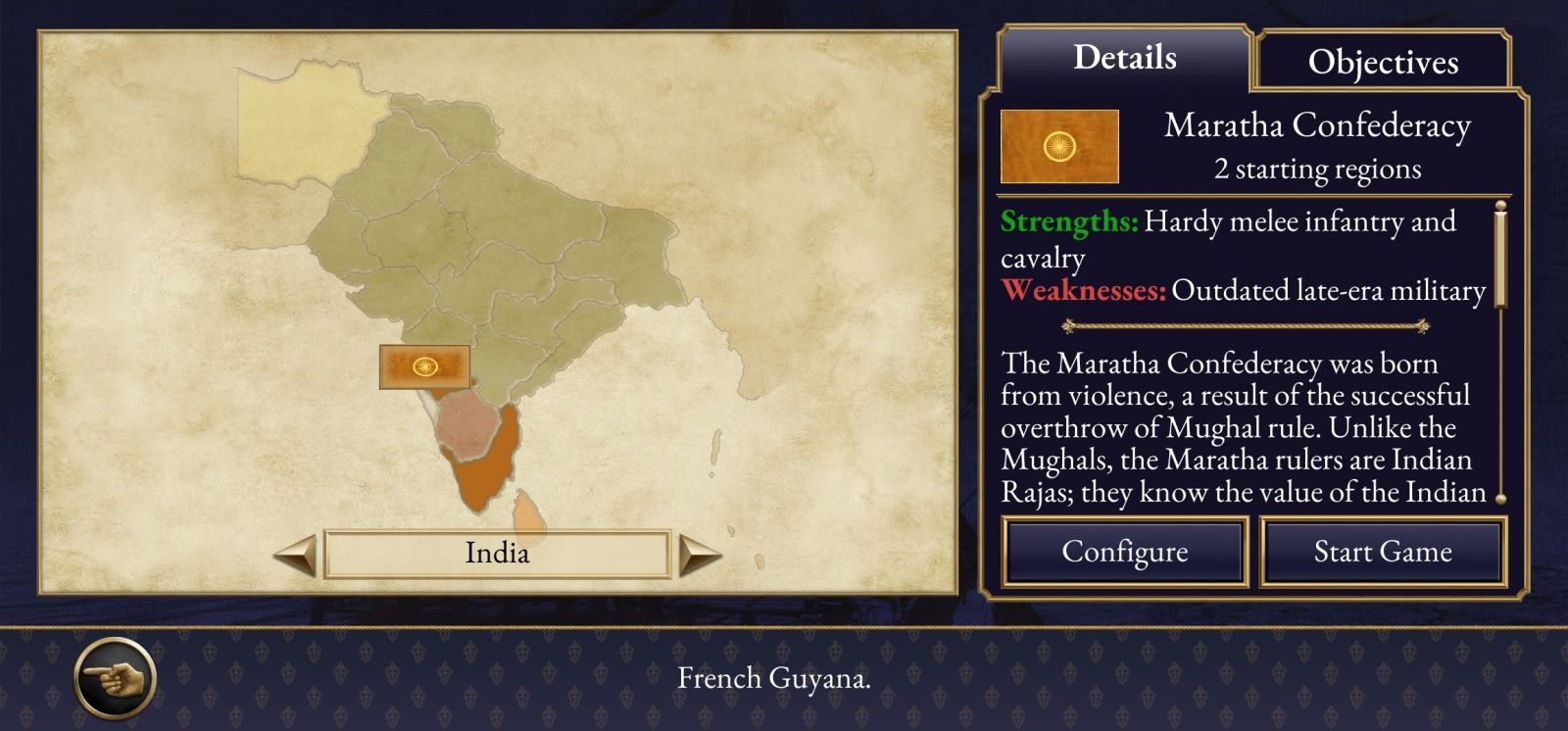Show the previous theatre with left arrow

pyautogui.click(x=294, y=555)
